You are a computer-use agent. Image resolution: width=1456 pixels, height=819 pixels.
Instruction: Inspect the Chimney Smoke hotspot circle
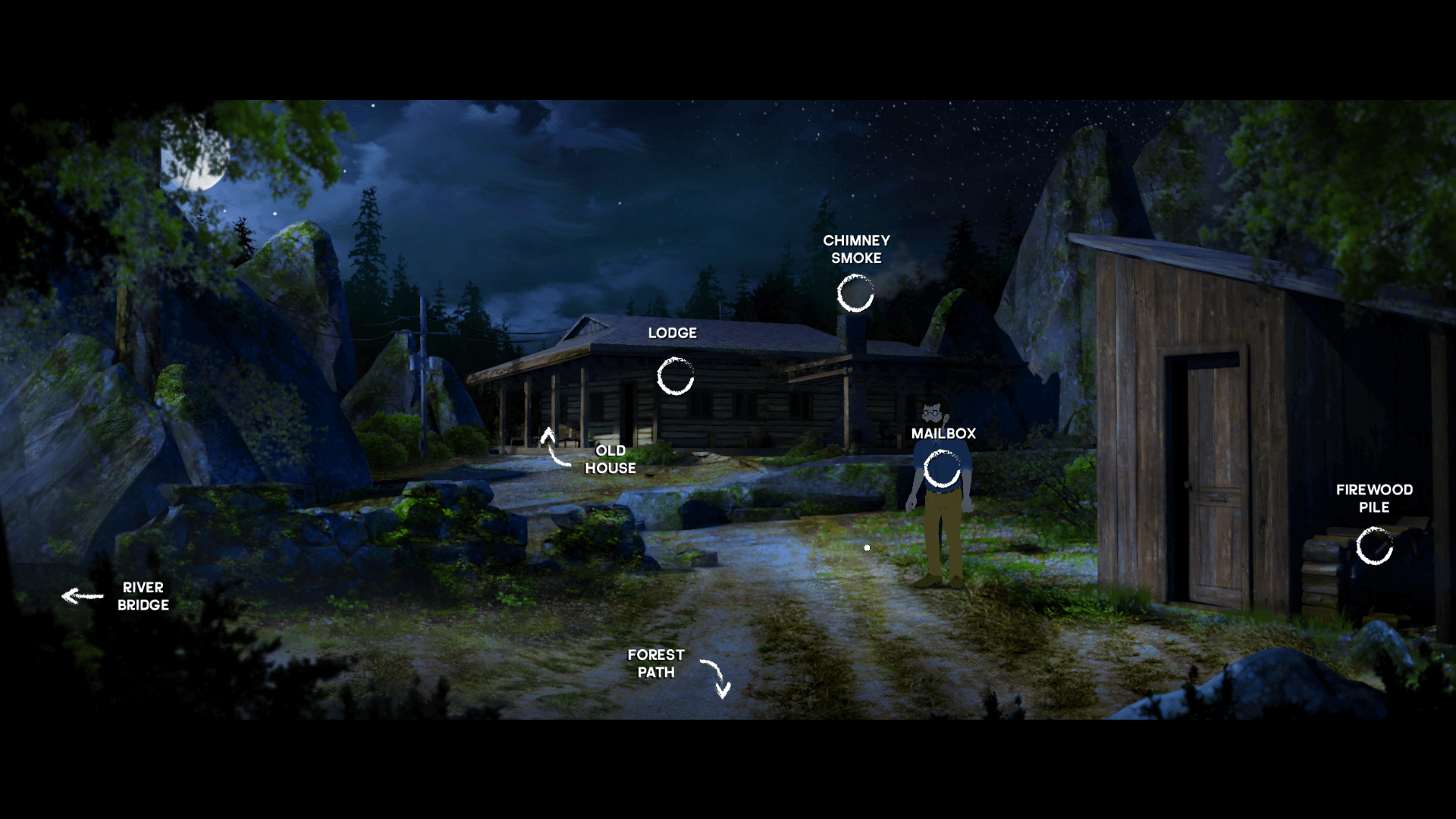[855, 293]
